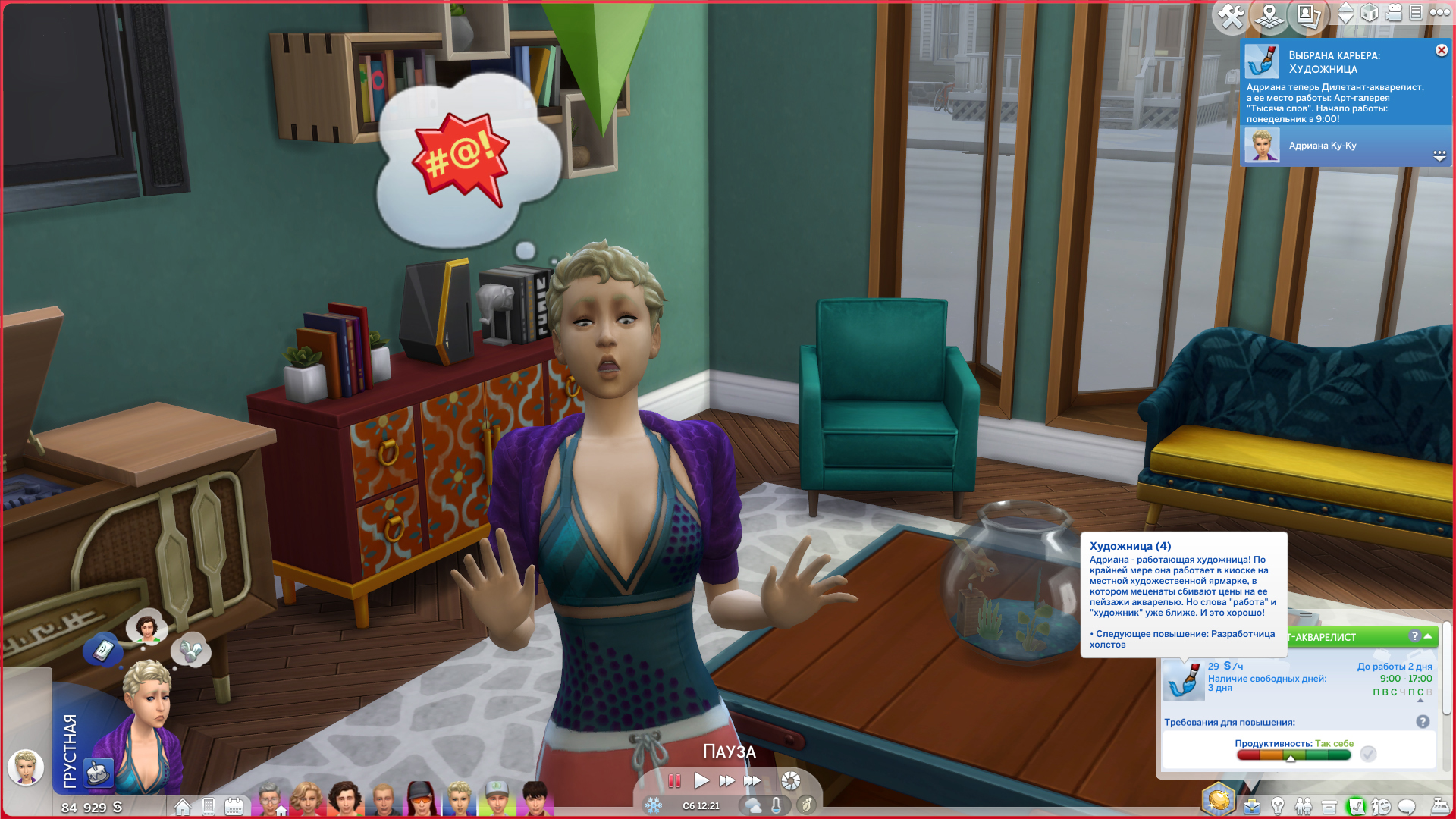
Task: Open camera controls with video camera icon
Action: click(1393, 13)
